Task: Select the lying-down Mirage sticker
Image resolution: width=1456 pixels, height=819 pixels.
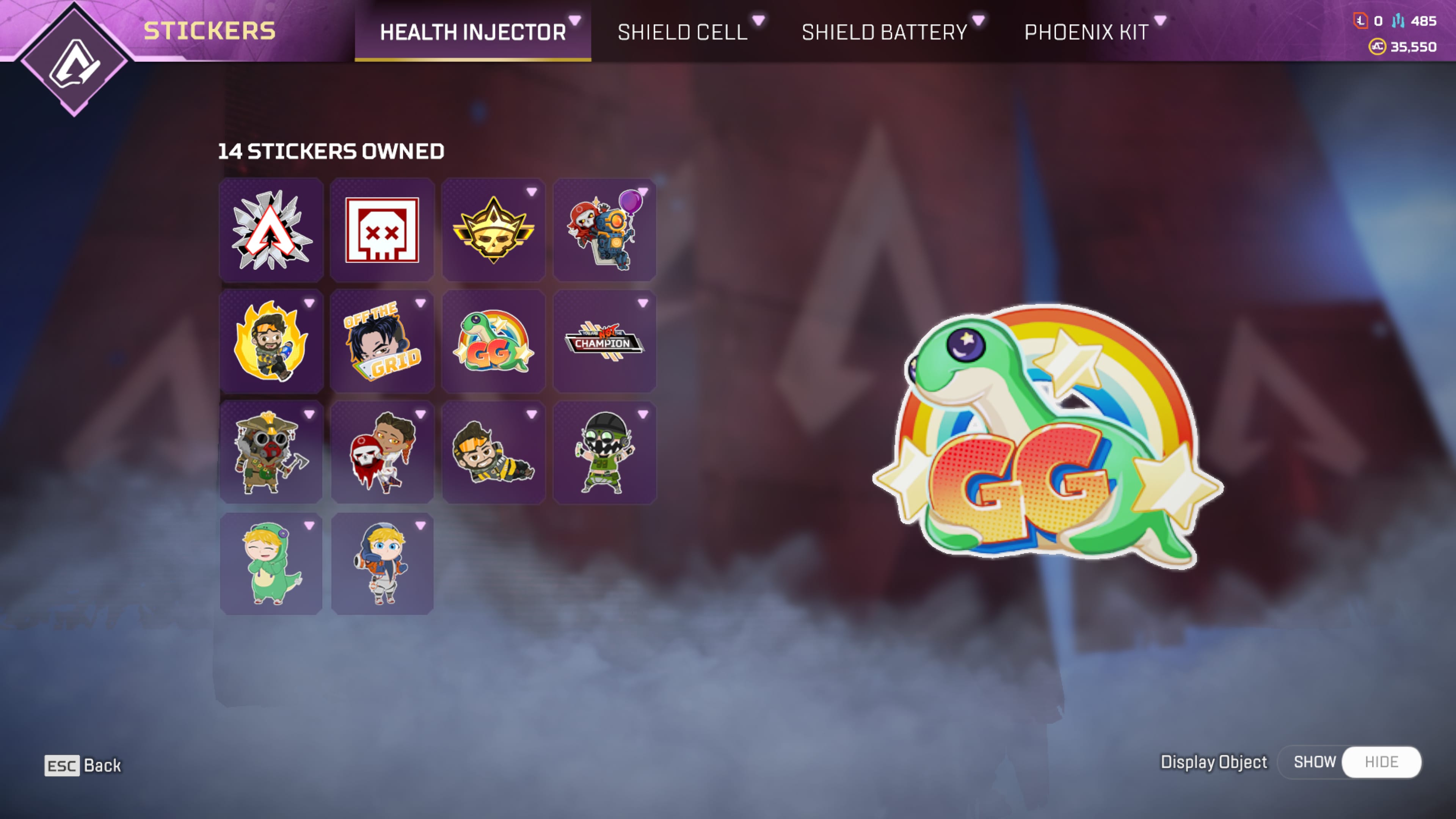Action: [493, 452]
